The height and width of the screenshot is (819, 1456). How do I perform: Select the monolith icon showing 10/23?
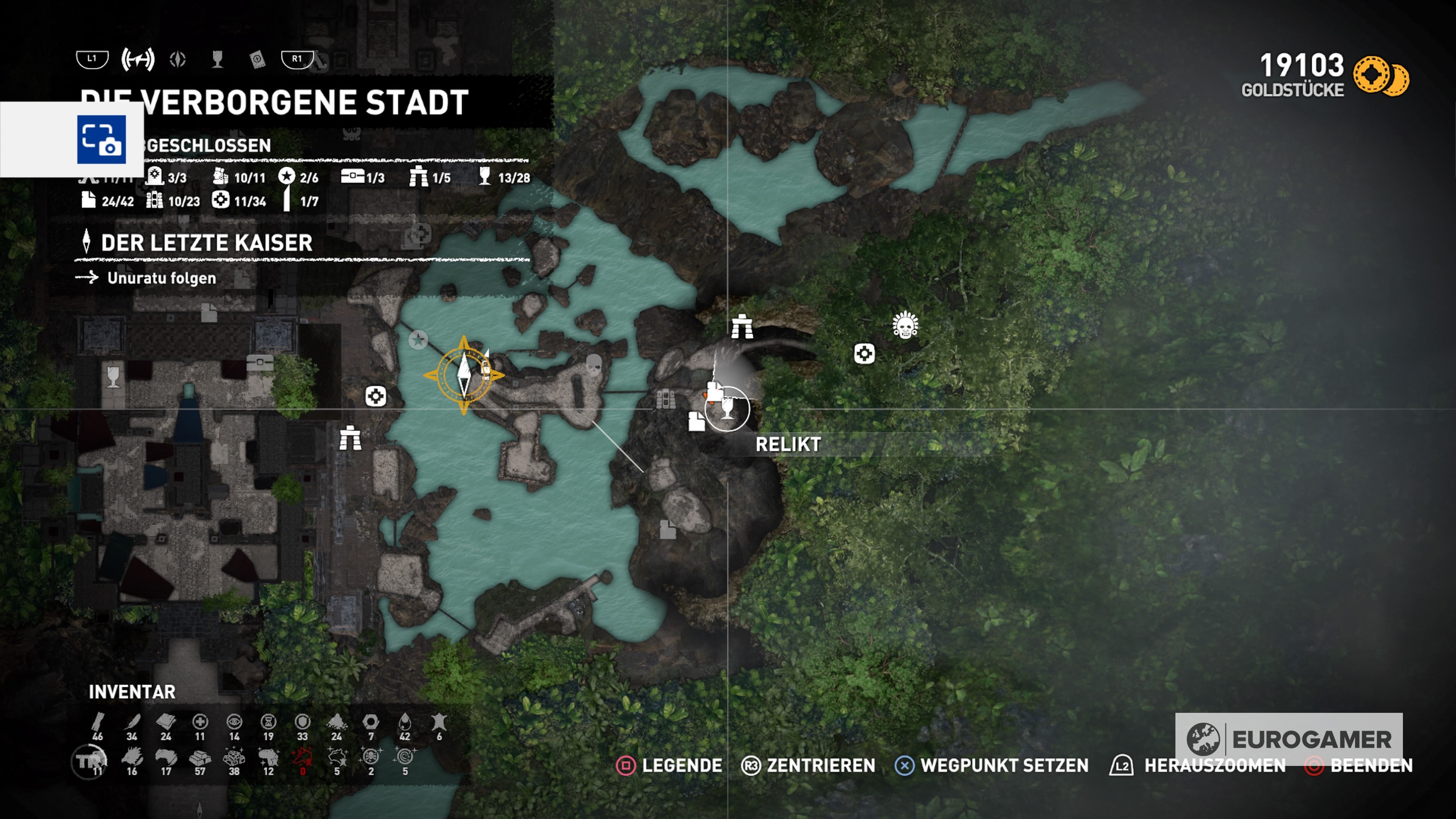click(155, 201)
